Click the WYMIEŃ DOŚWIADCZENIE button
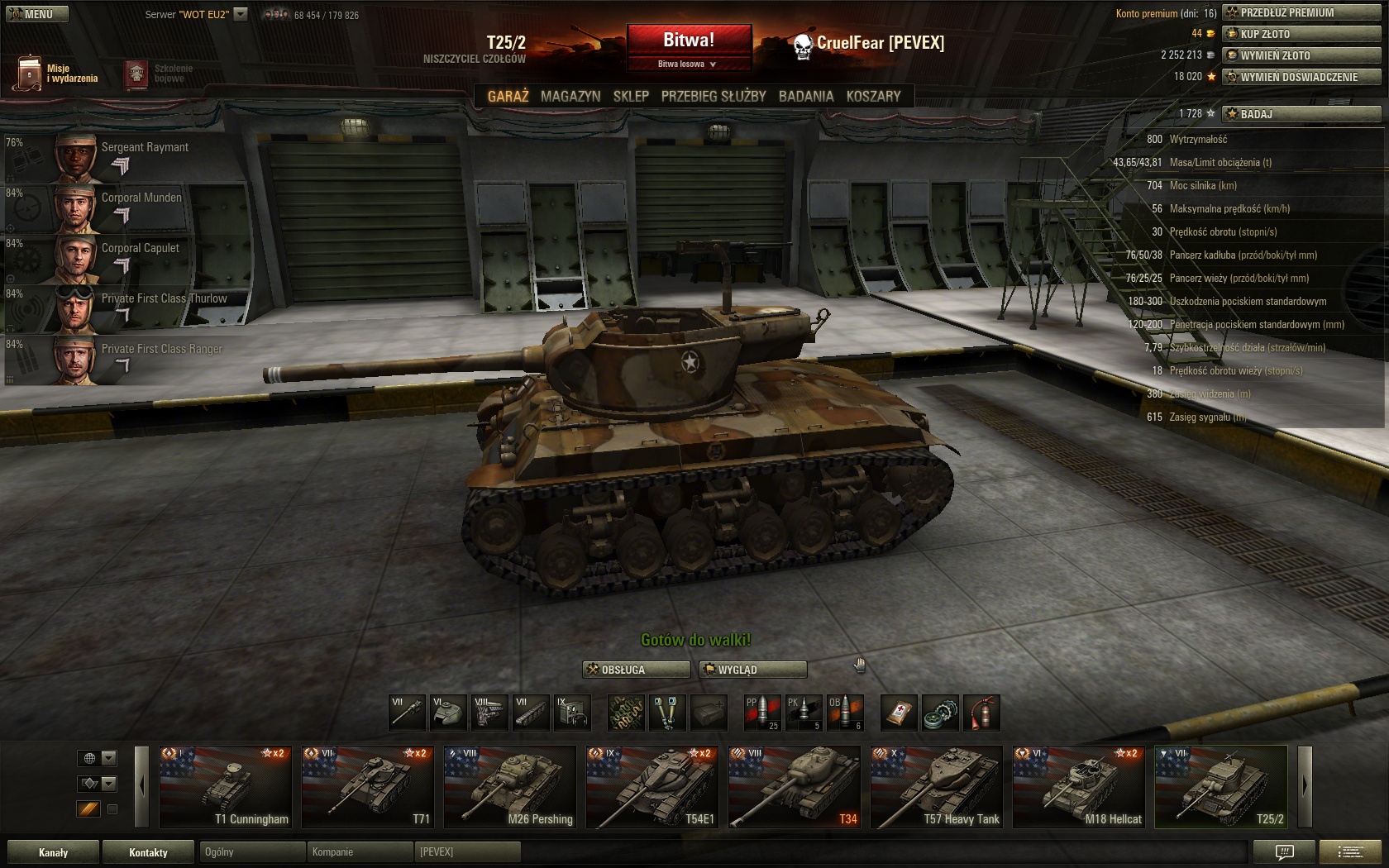The height and width of the screenshot is (868, 1389). click(x=1301, y=77)
